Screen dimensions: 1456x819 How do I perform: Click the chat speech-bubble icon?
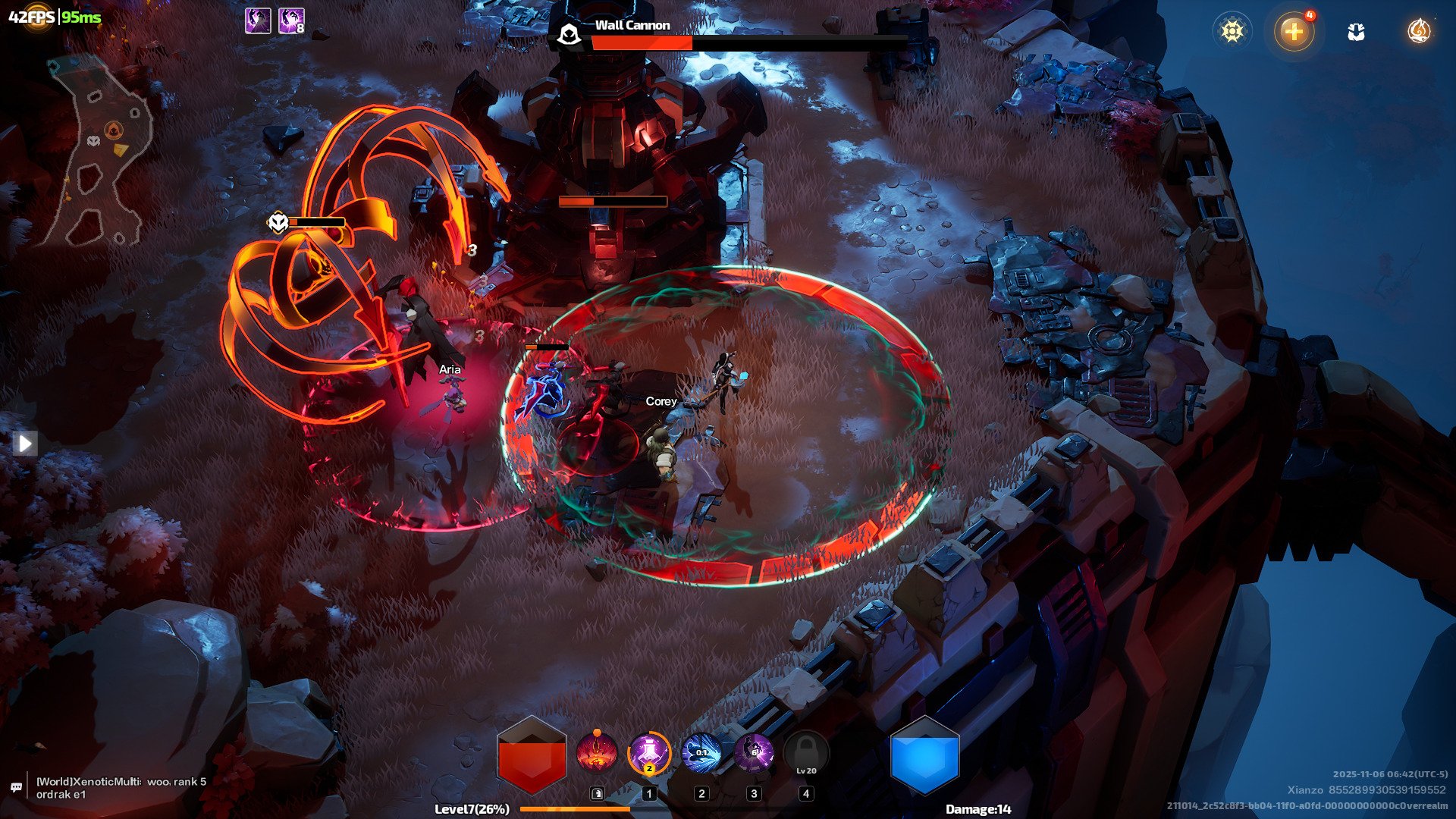tap(16, 788)
